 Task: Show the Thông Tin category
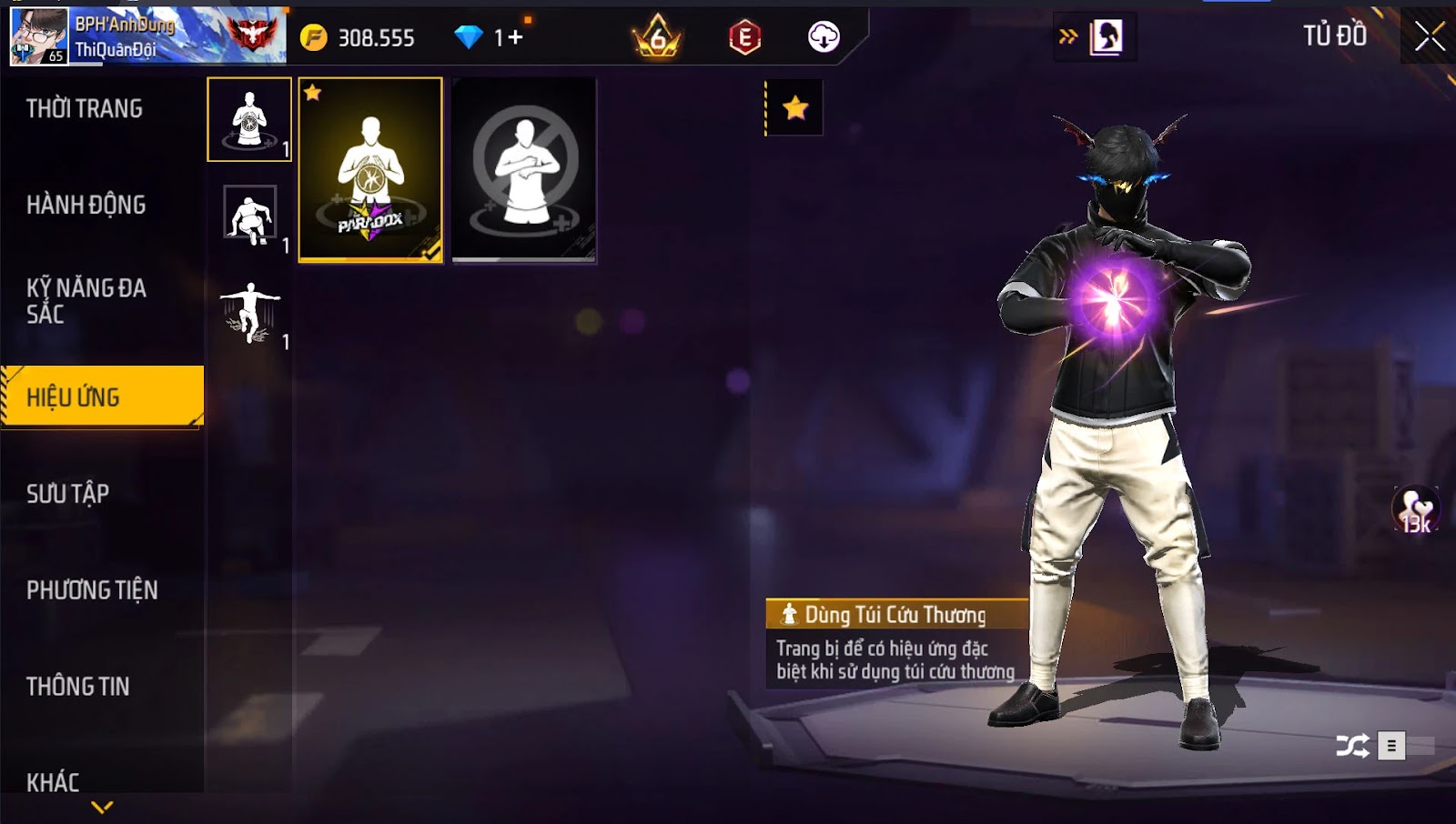[78, 687]
